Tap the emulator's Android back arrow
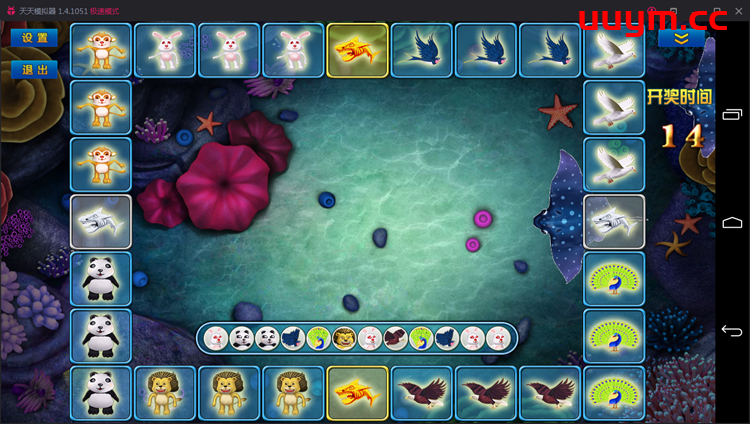750x424 pixels. [732, 331]
